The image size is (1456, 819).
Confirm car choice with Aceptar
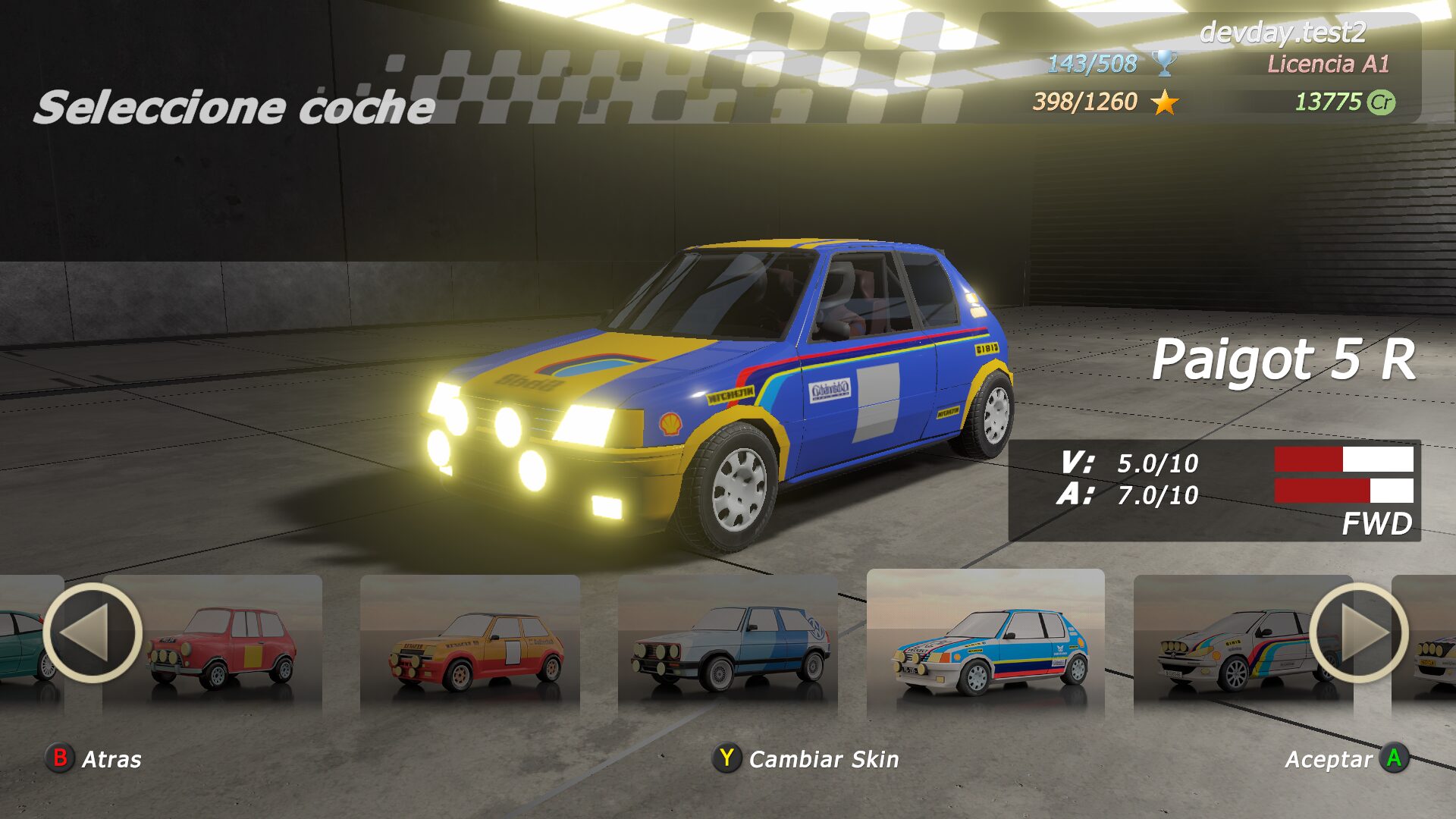(x=1346, y=758)
